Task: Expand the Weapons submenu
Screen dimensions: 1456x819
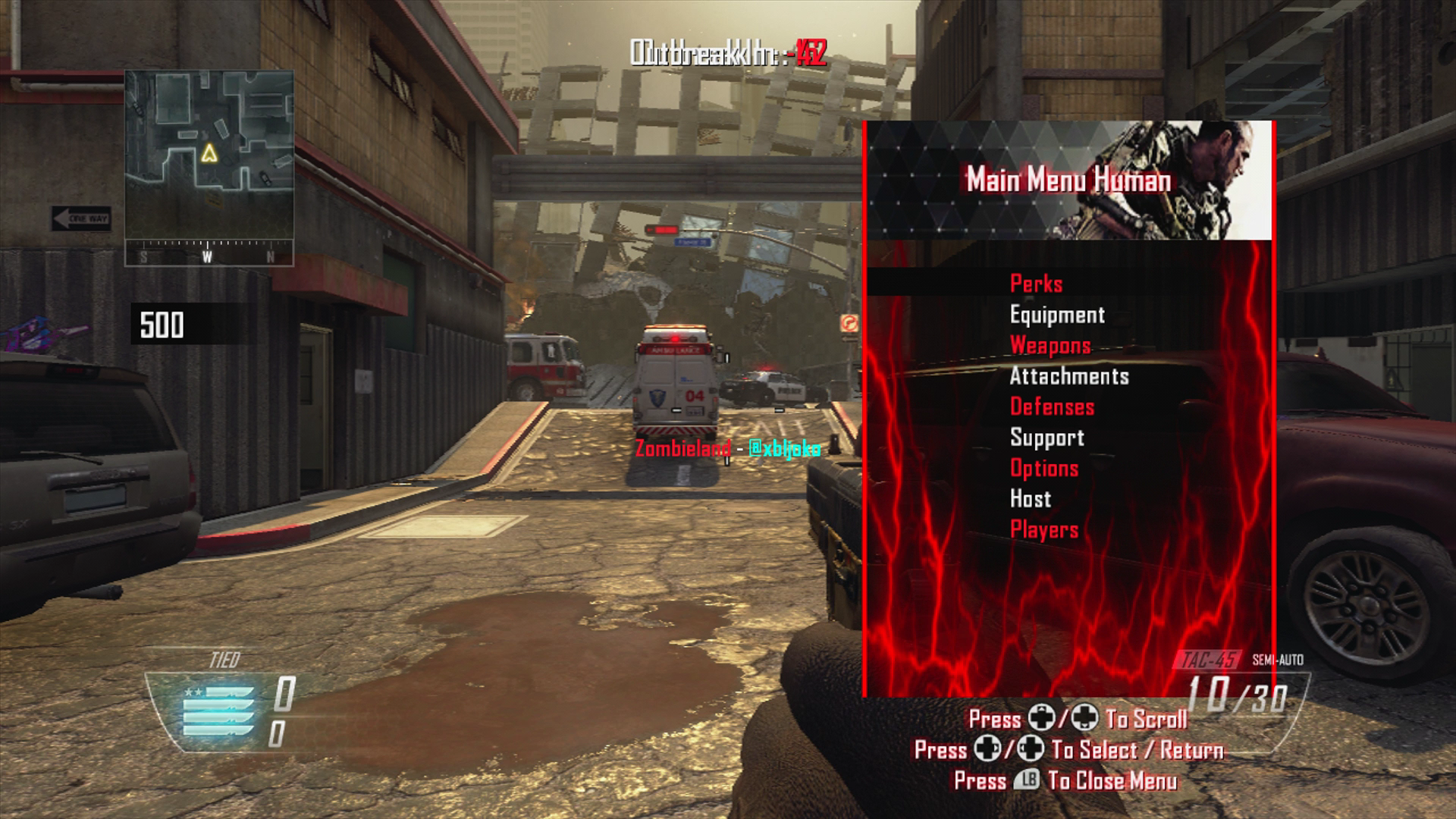Action: click(x=1050, y=346)
